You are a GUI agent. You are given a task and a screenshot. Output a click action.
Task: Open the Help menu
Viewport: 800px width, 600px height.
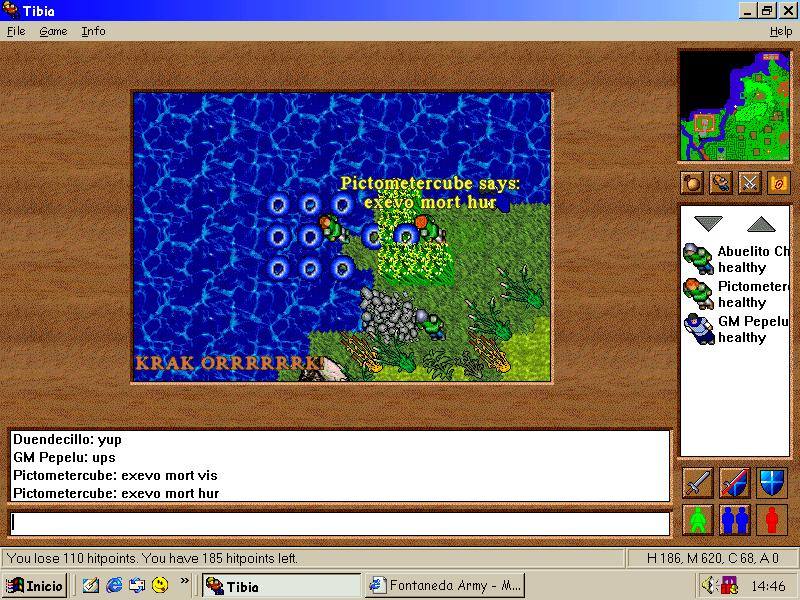pos(780,31)
